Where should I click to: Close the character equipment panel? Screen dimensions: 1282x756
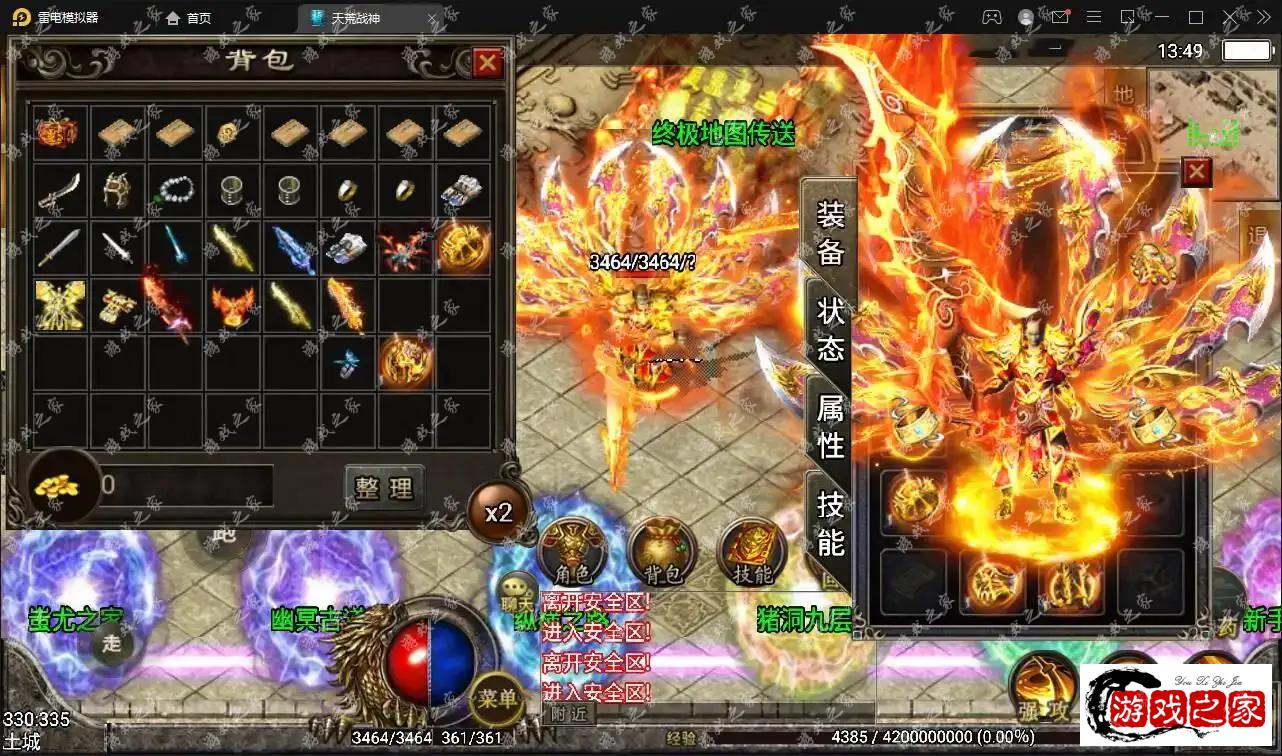pyautogui.click(x=1197, y=173)
